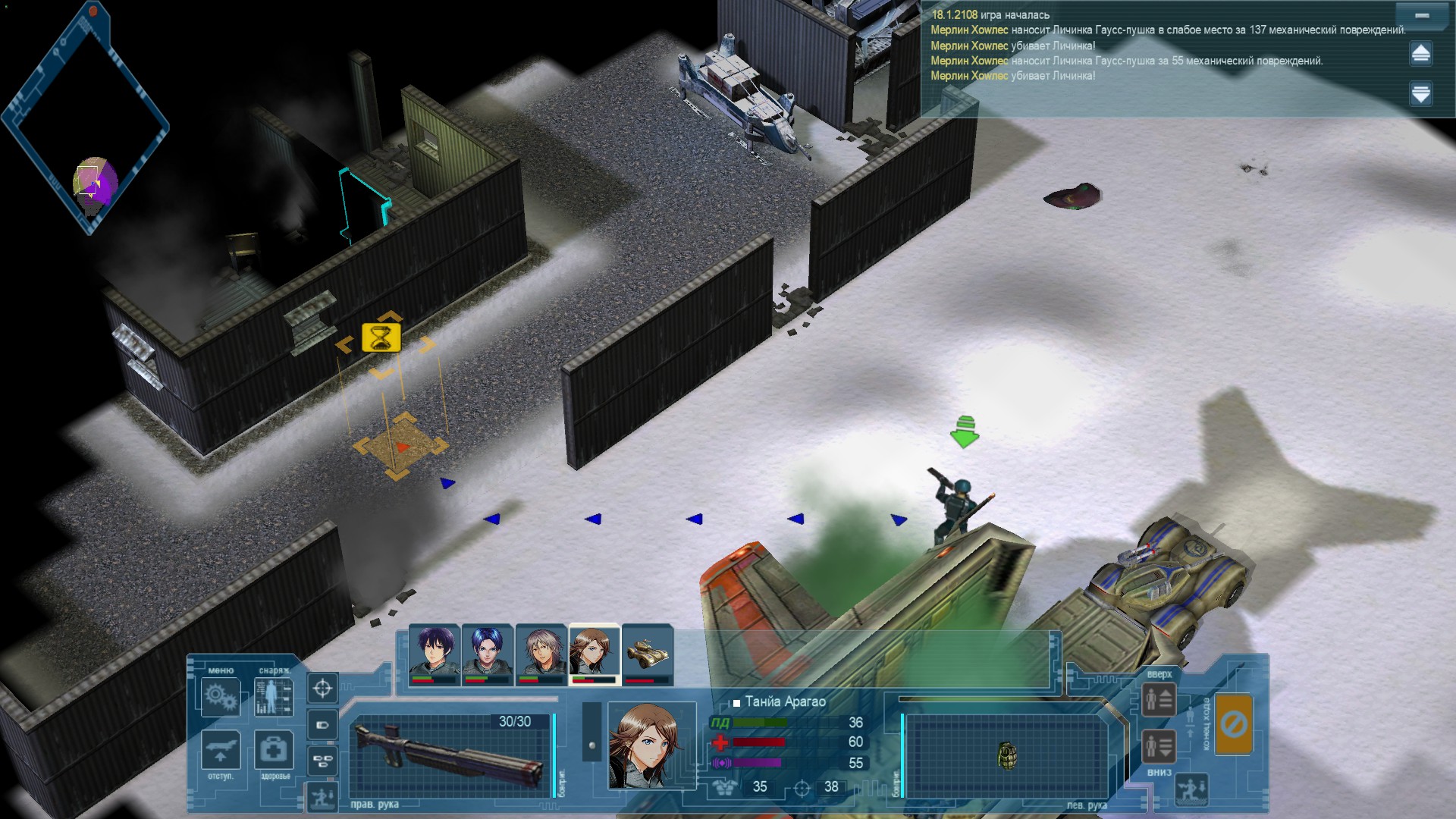Select the armored vehicle unit portrait

(x=647, y=653)
